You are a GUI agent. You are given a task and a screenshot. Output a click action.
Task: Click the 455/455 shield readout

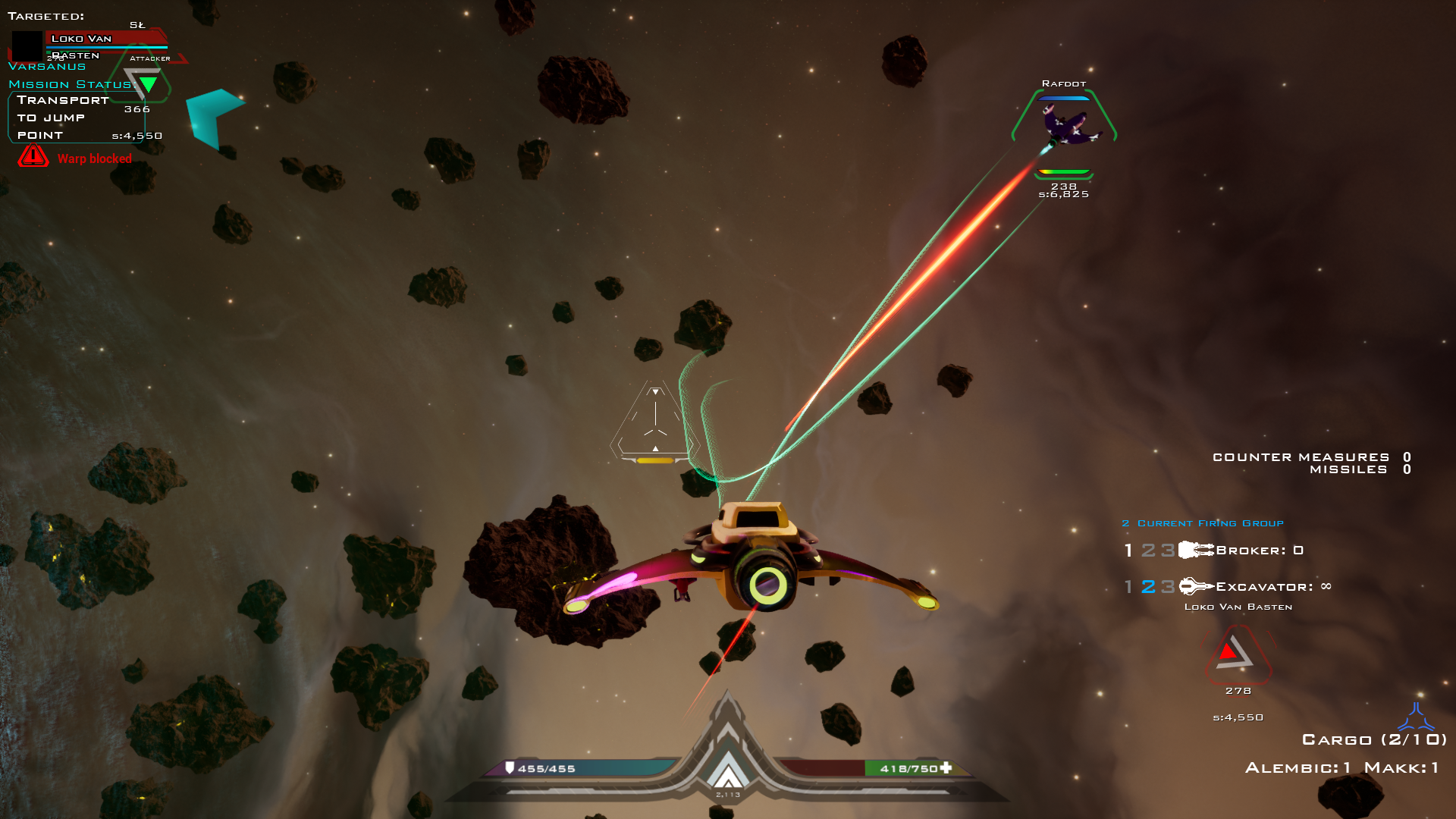pos(548,768)
